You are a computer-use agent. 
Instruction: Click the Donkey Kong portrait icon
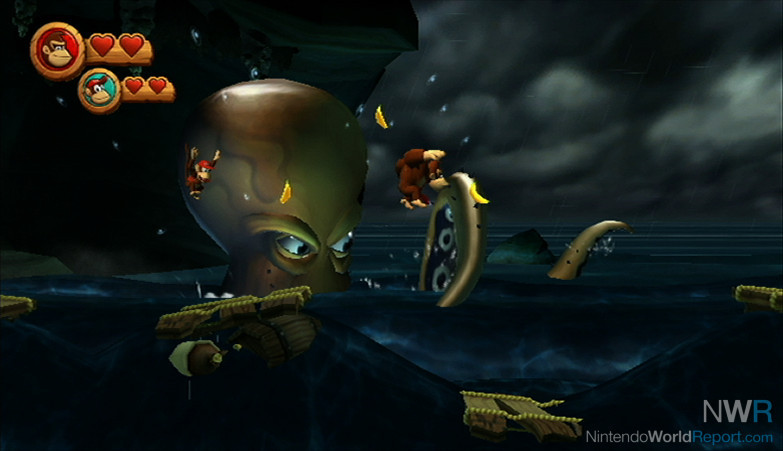point(56,49)
